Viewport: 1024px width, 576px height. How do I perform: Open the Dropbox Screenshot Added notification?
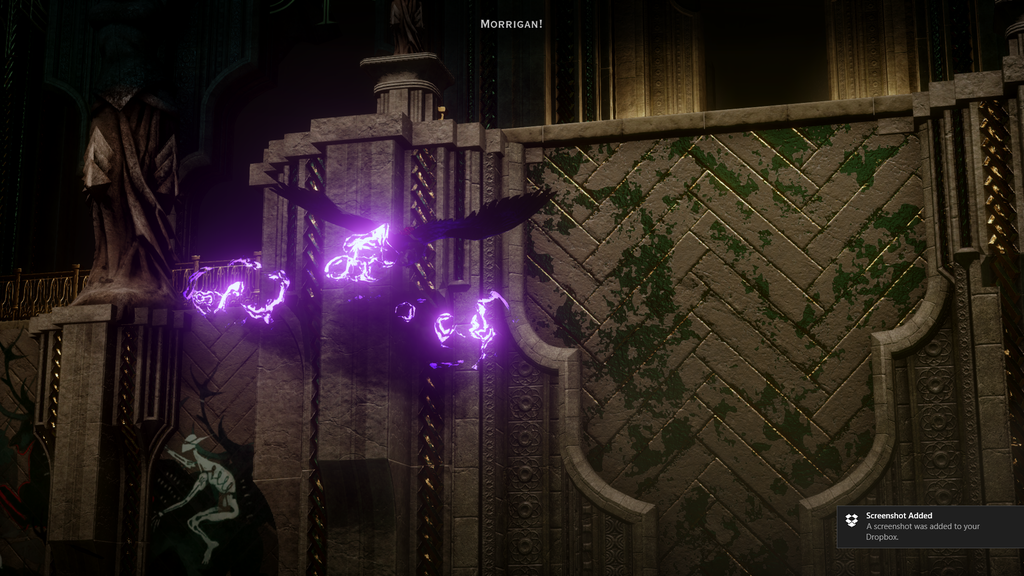click(929, 526)
